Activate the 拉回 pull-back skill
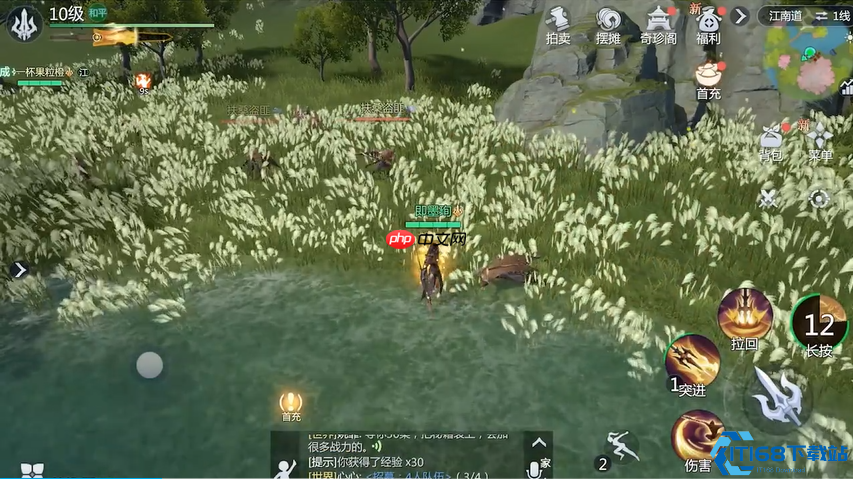The width and height of the screenshot is (853, 479). (744, 316)
